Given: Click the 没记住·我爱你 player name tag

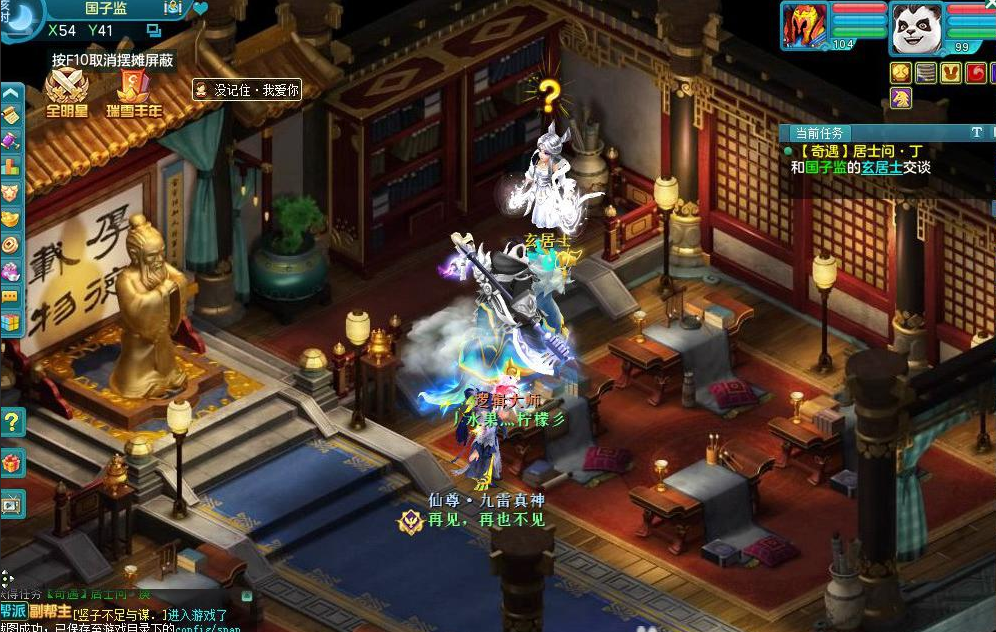Looking at the screenshot, I should (247, 90).
